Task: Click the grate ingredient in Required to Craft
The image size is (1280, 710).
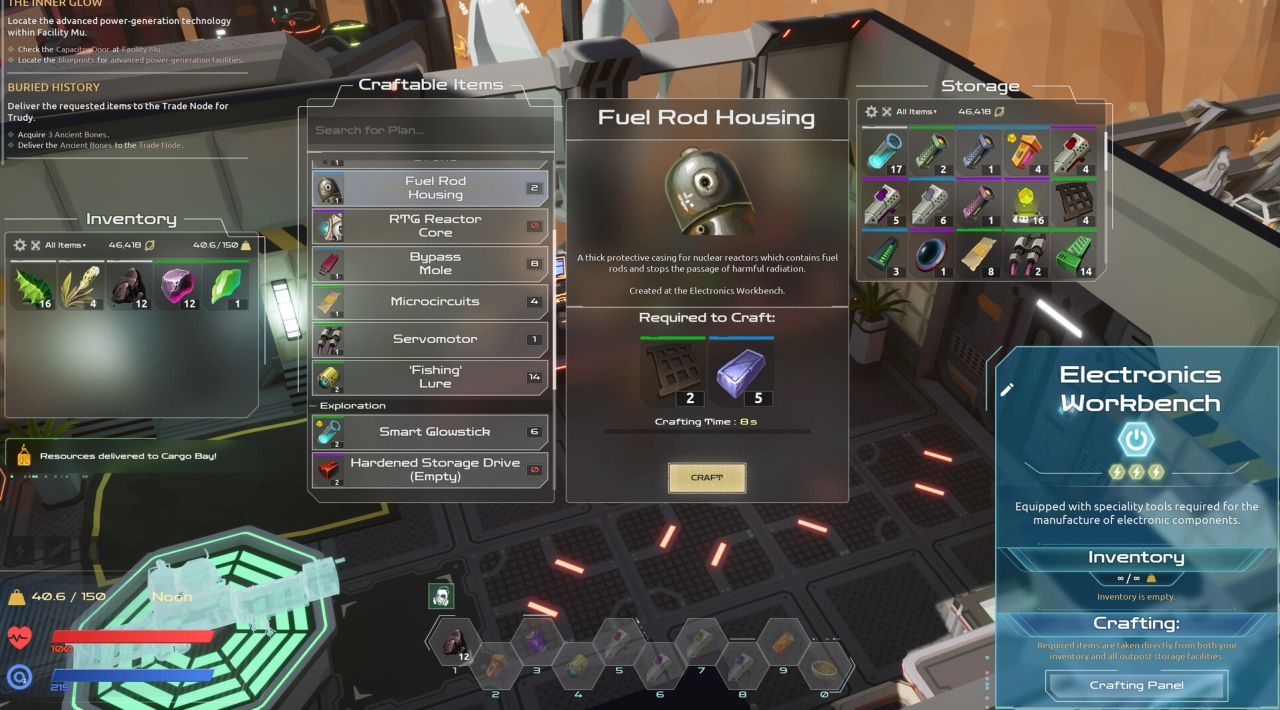Action: pos(672,372)
